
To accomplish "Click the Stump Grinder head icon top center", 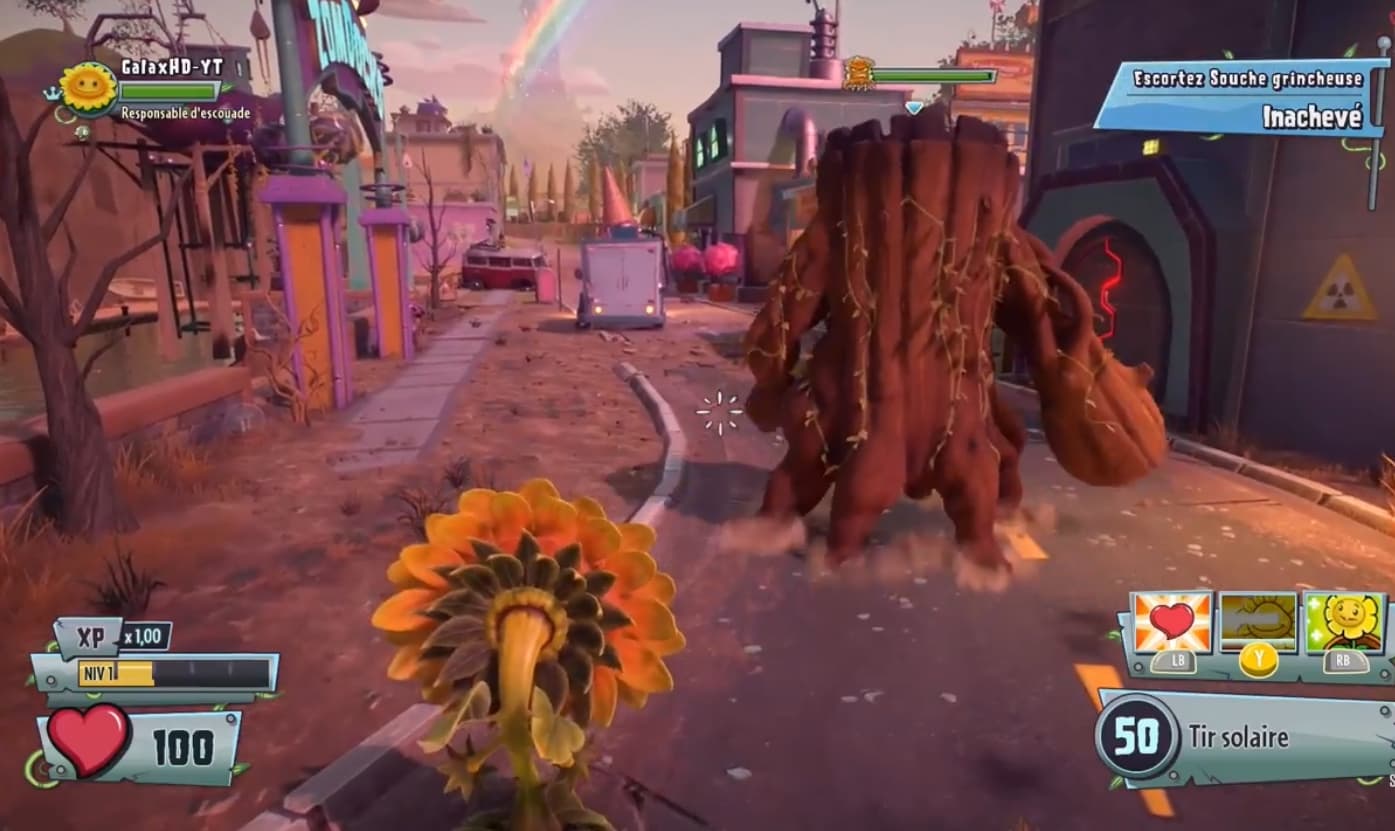I will [x=861, y=70].
